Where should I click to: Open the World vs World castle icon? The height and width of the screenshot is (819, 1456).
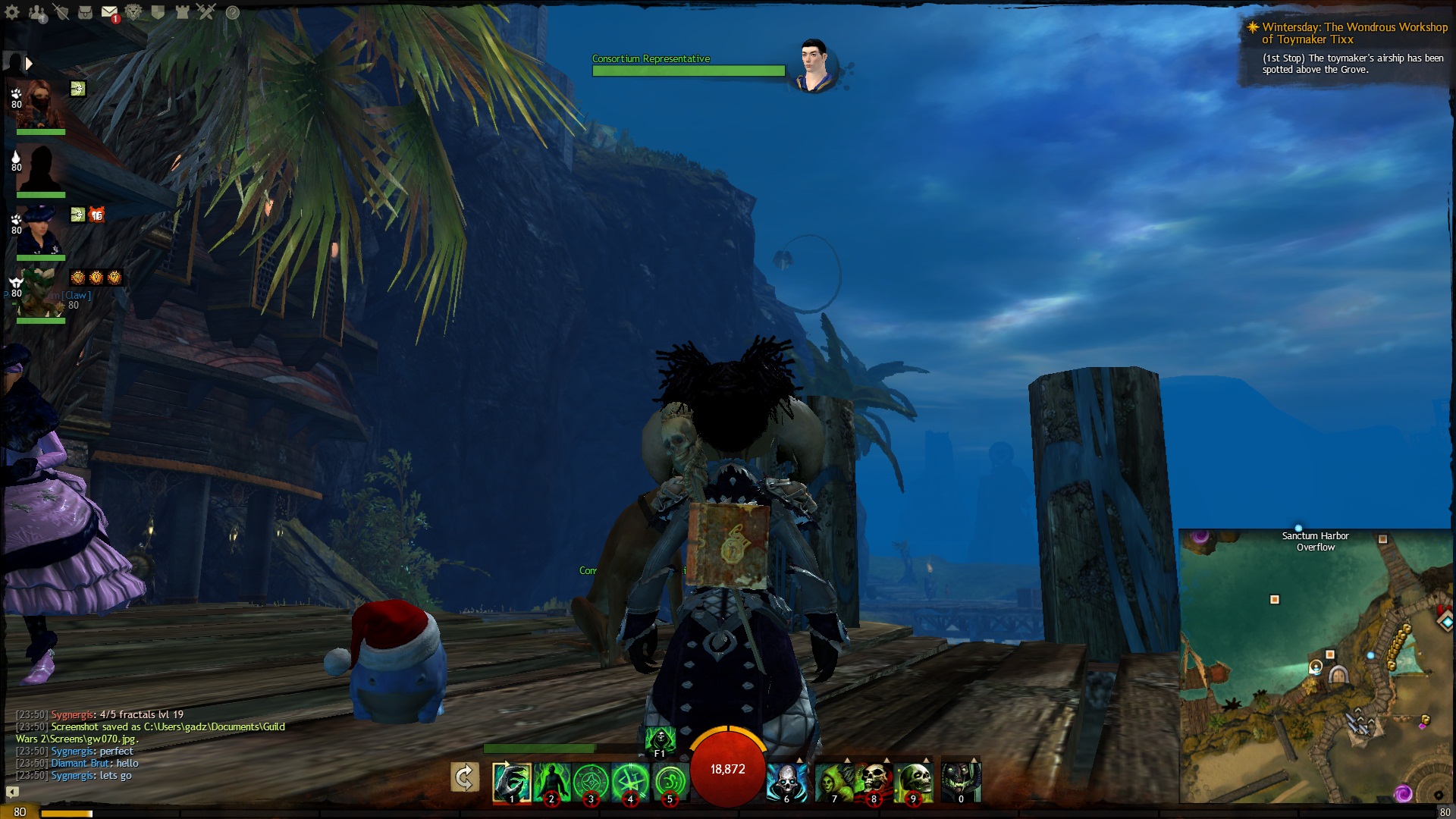(182, 12)
